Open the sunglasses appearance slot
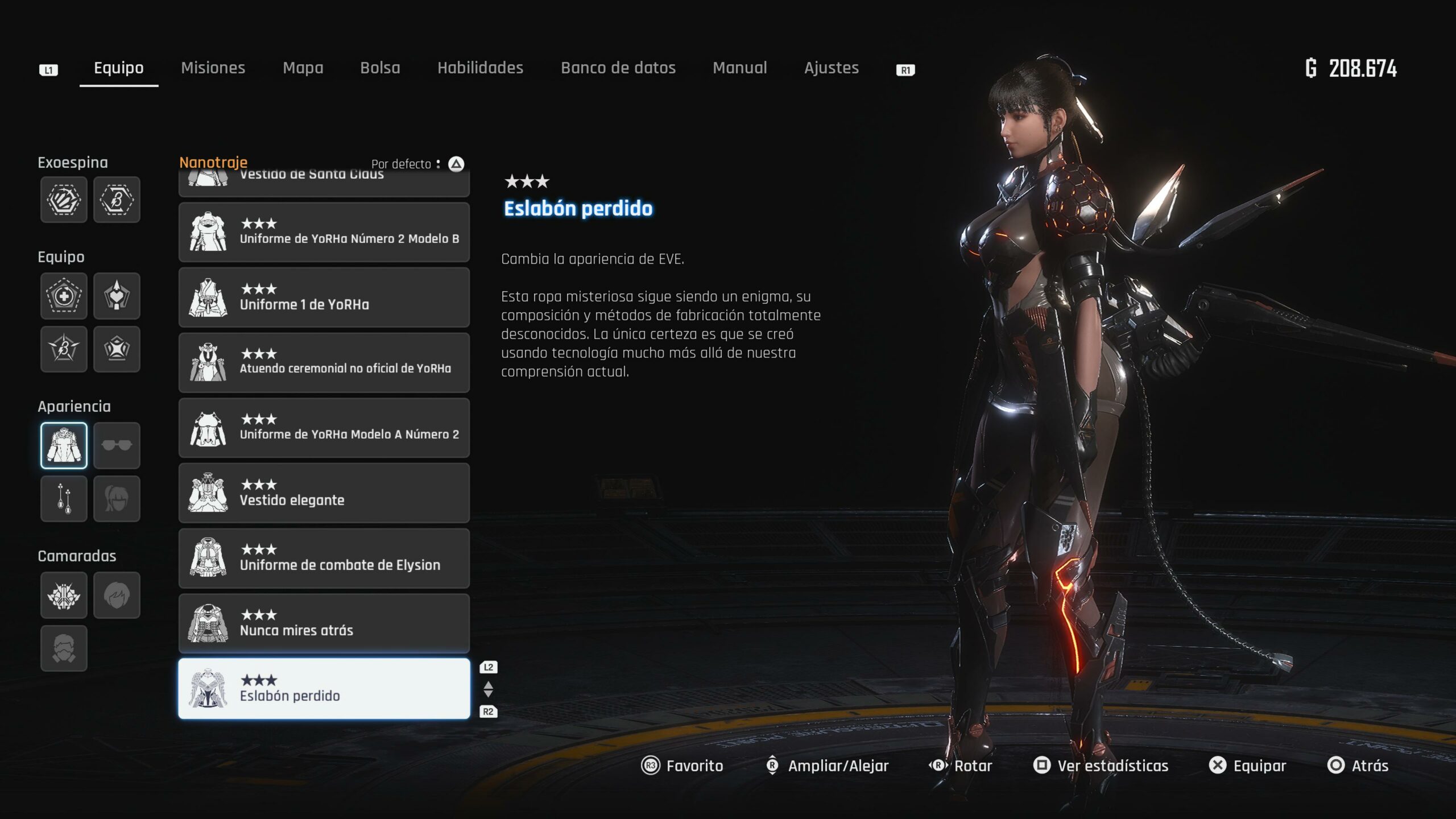Viewport: 1456px width, 819px height. point(117,445)
